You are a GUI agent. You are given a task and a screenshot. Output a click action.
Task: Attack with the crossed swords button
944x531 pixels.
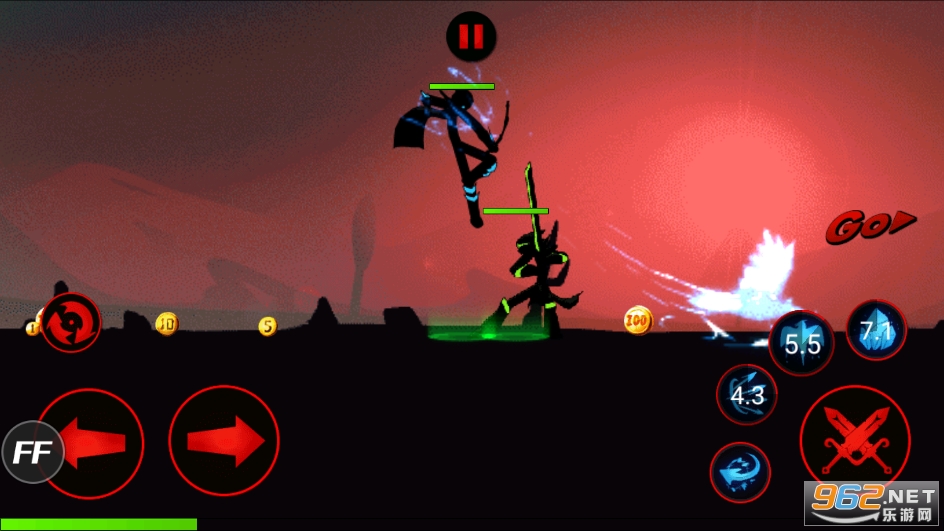853,441
